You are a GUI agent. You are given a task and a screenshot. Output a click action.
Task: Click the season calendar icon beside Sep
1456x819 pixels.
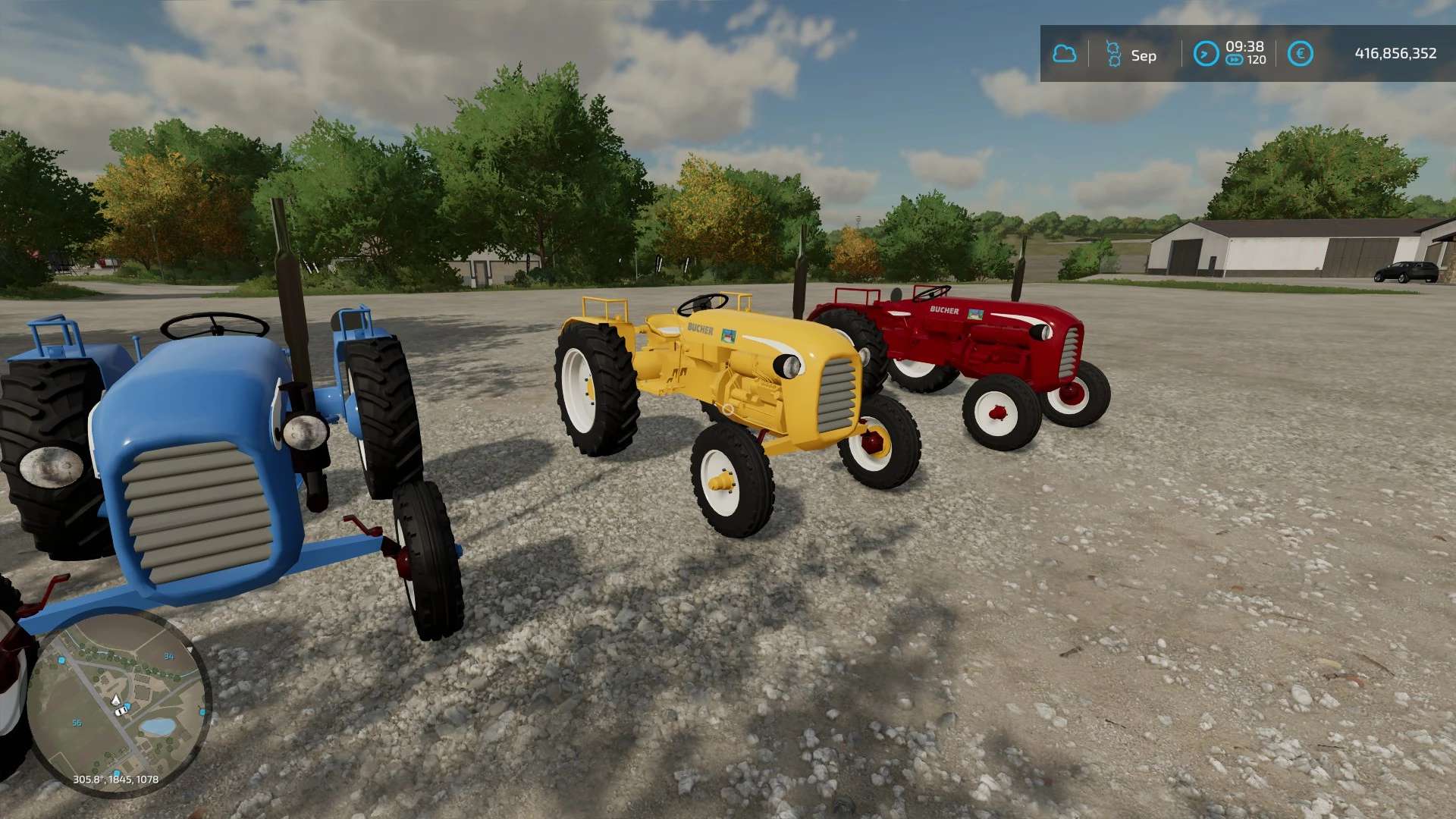1112,54
